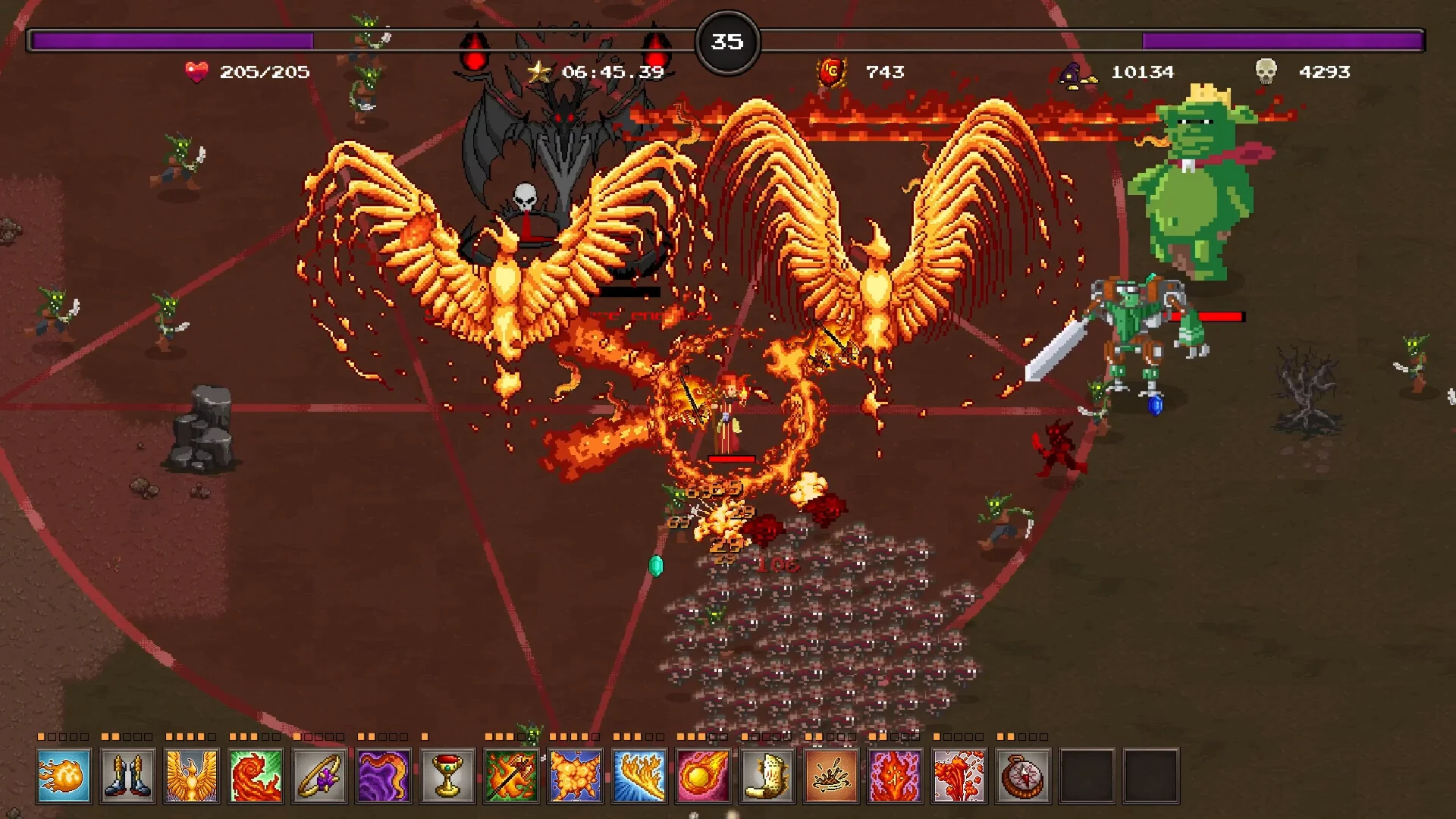This screenshot has width=1456, height=819.
Task: Choose the golden phoenix ability icon
Action: [192, 776]
